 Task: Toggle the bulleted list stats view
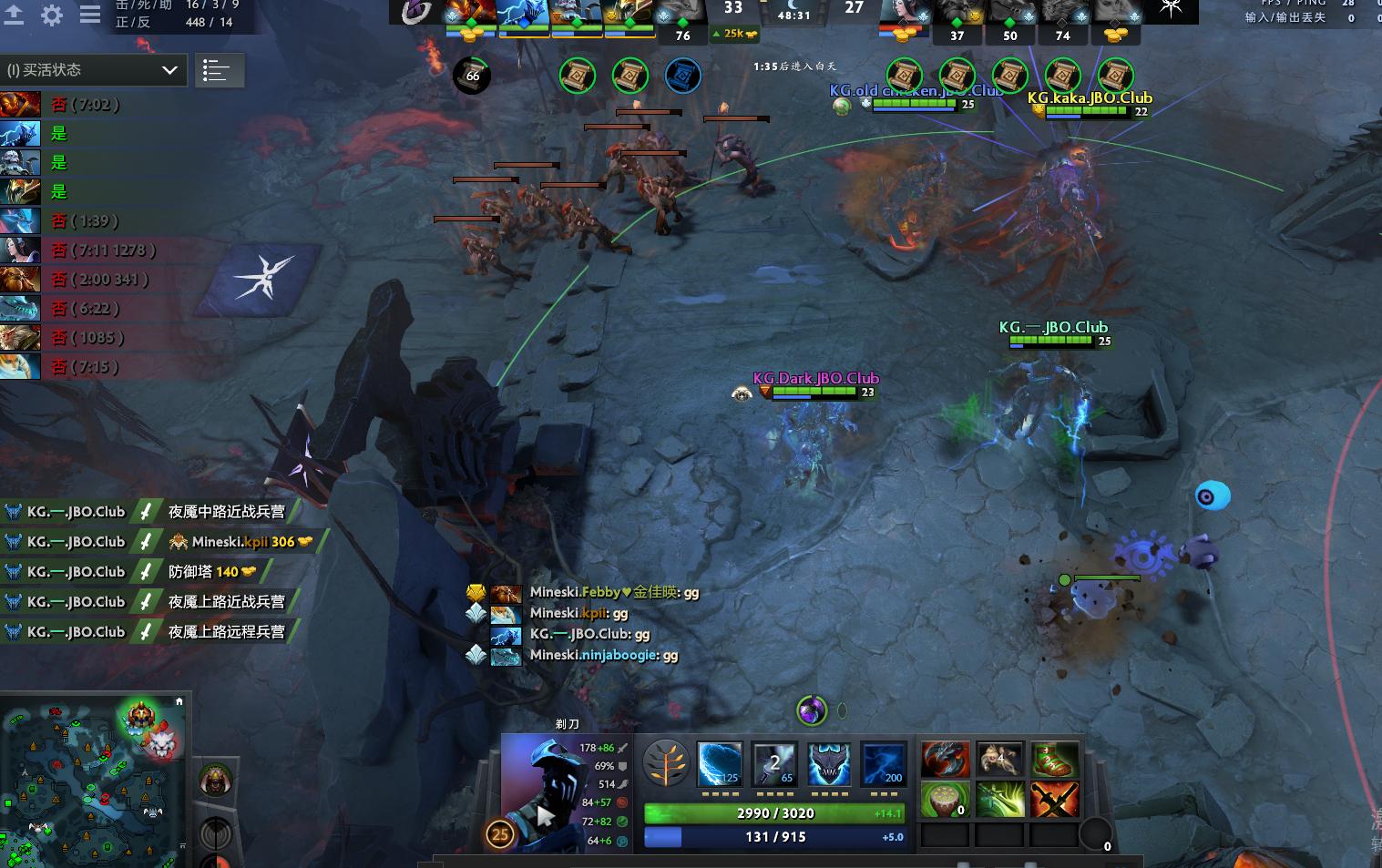[x=219, y=70]
